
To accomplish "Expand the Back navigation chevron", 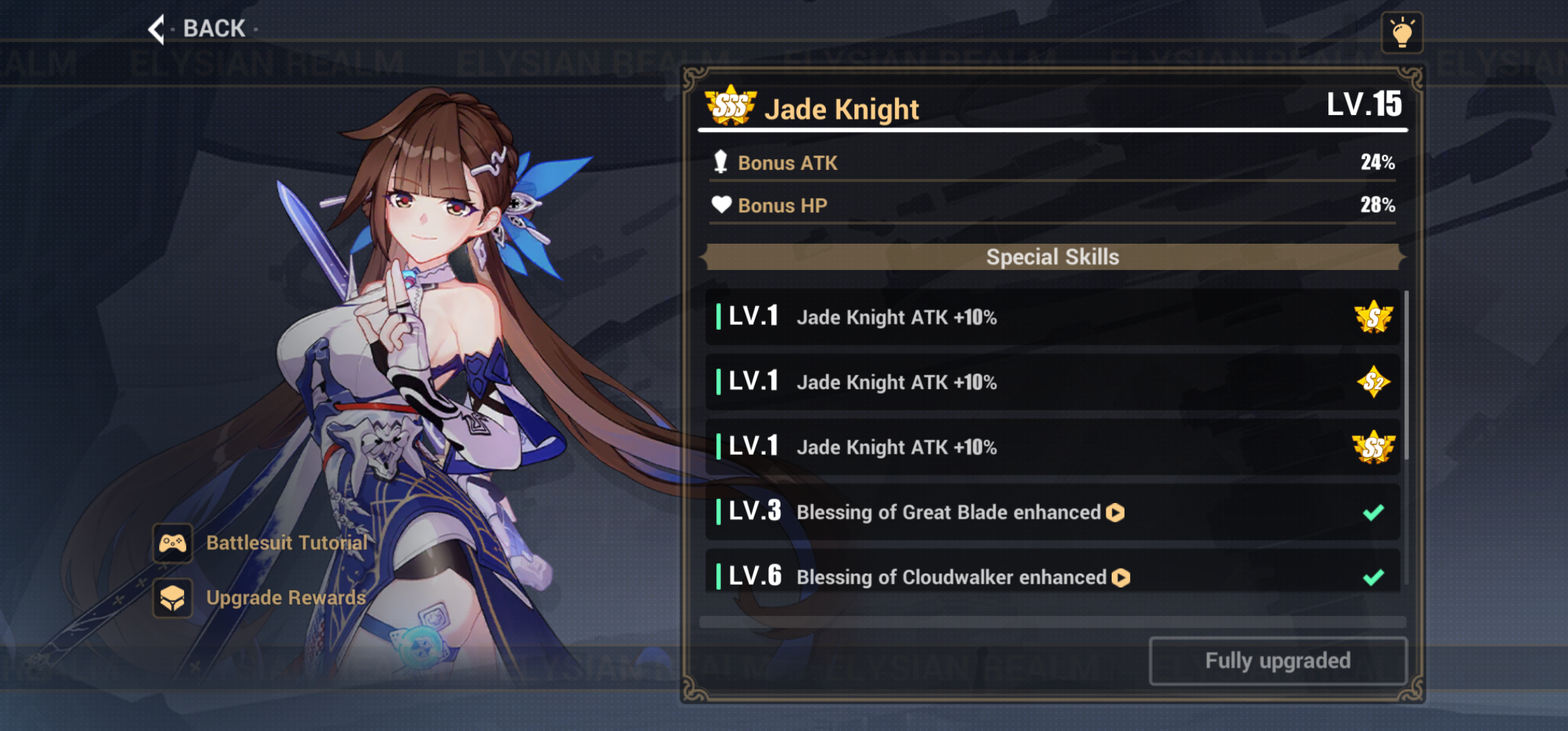I will click(157, 29).
